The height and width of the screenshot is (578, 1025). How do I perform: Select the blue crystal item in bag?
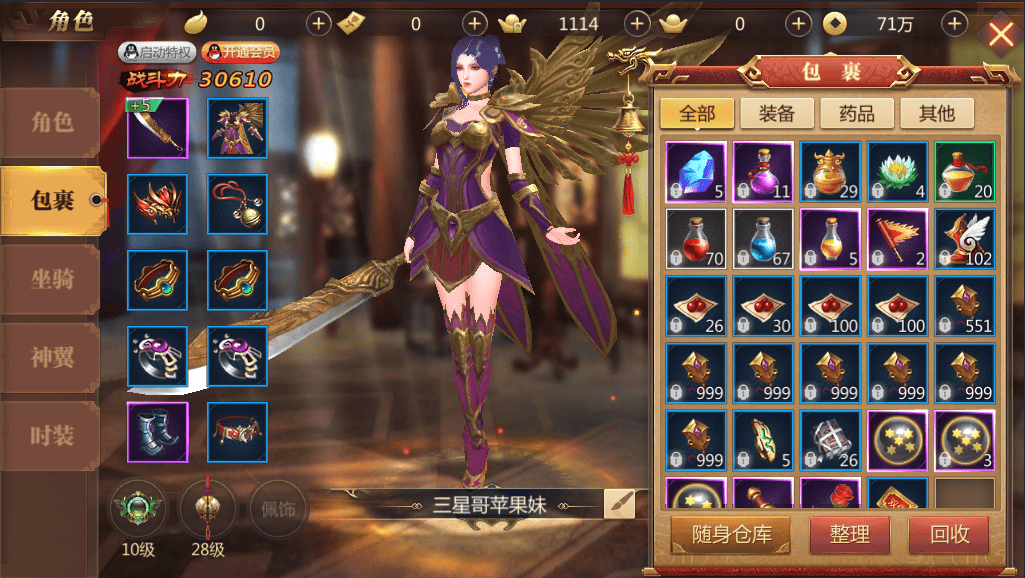(695, 172)
